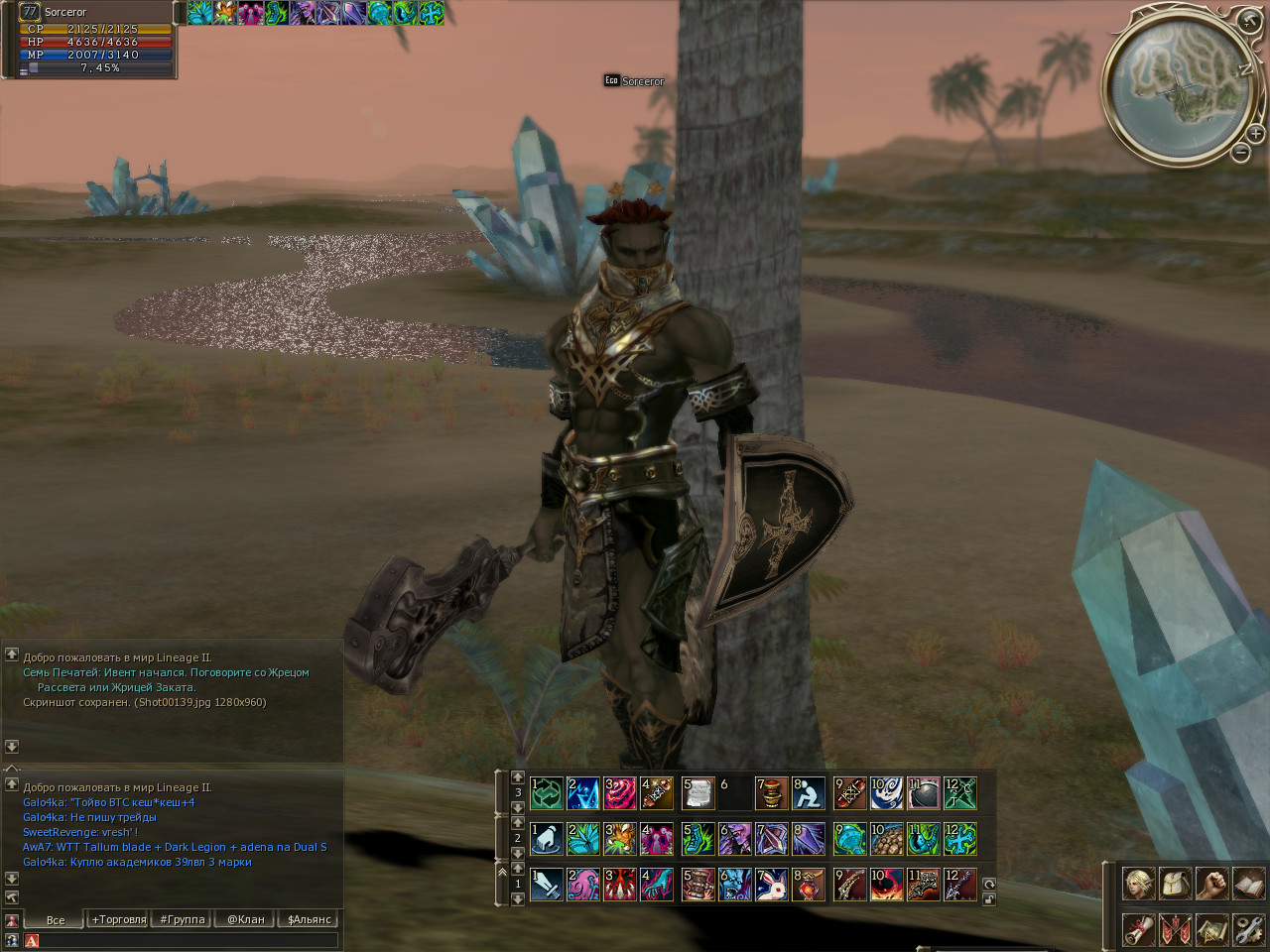Open the inventory backpack icon
The image size is (1270, 952).
pos(1175,883)
